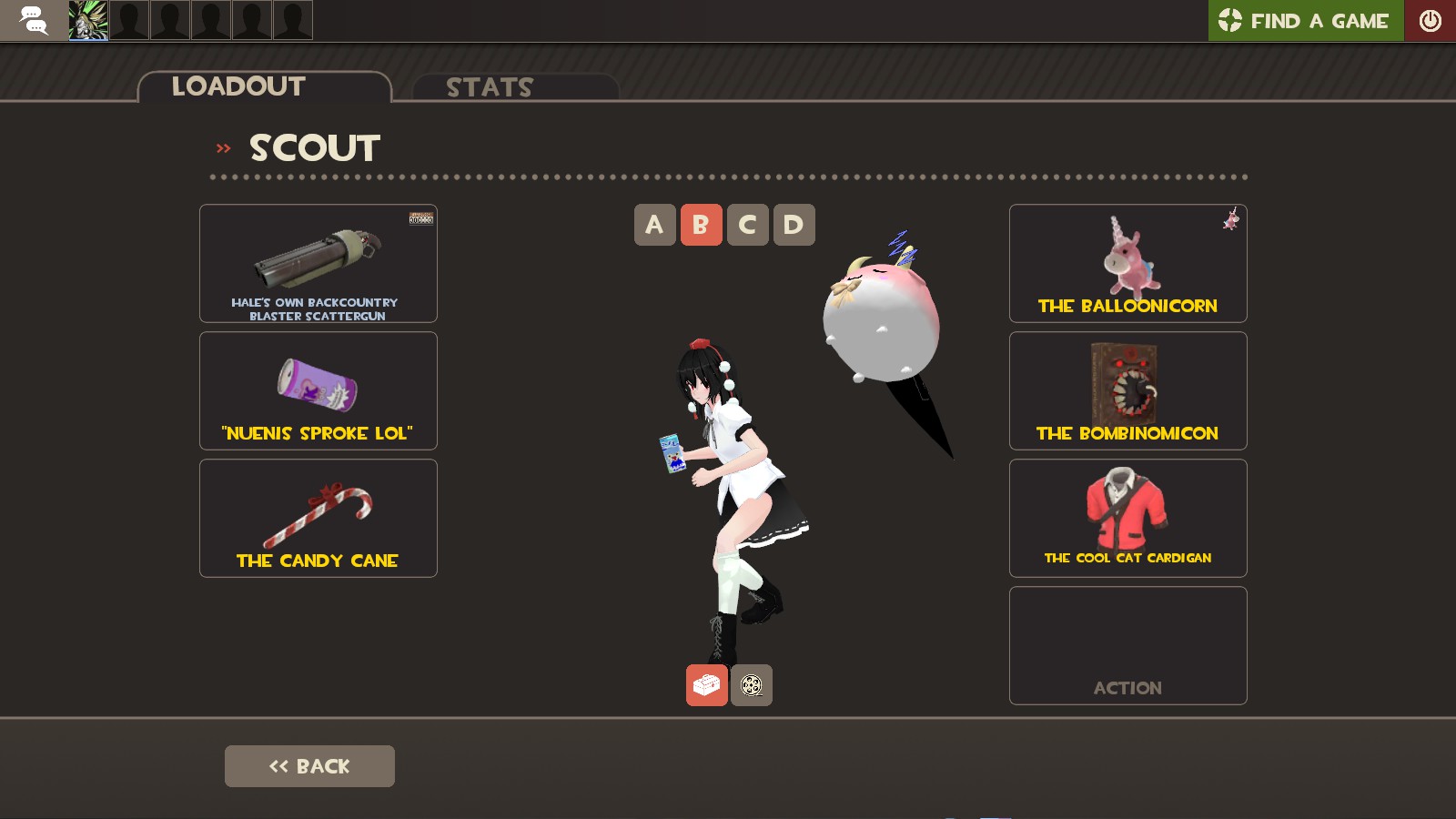
Task: Open the Find a Game menu
Action: (1305, 20)
